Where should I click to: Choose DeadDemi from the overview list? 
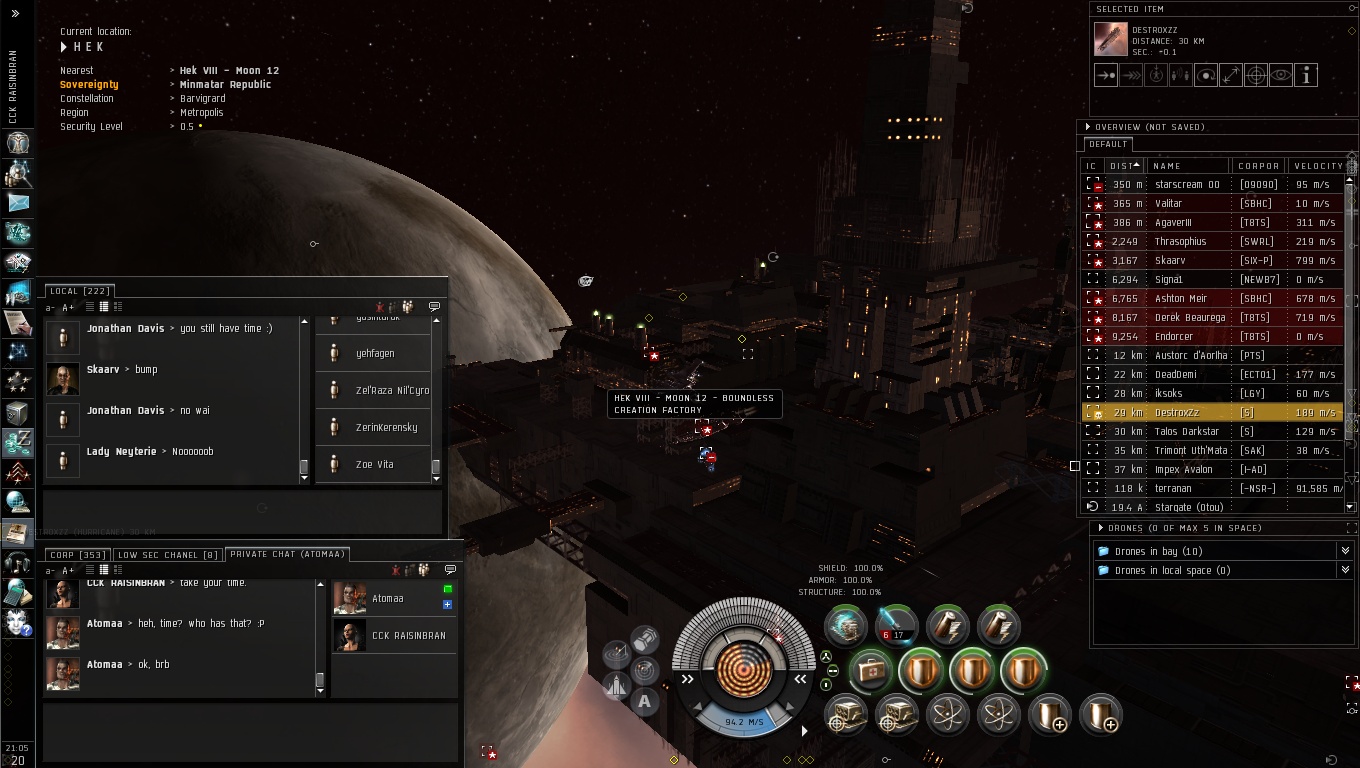click(x=1175, y=375)
